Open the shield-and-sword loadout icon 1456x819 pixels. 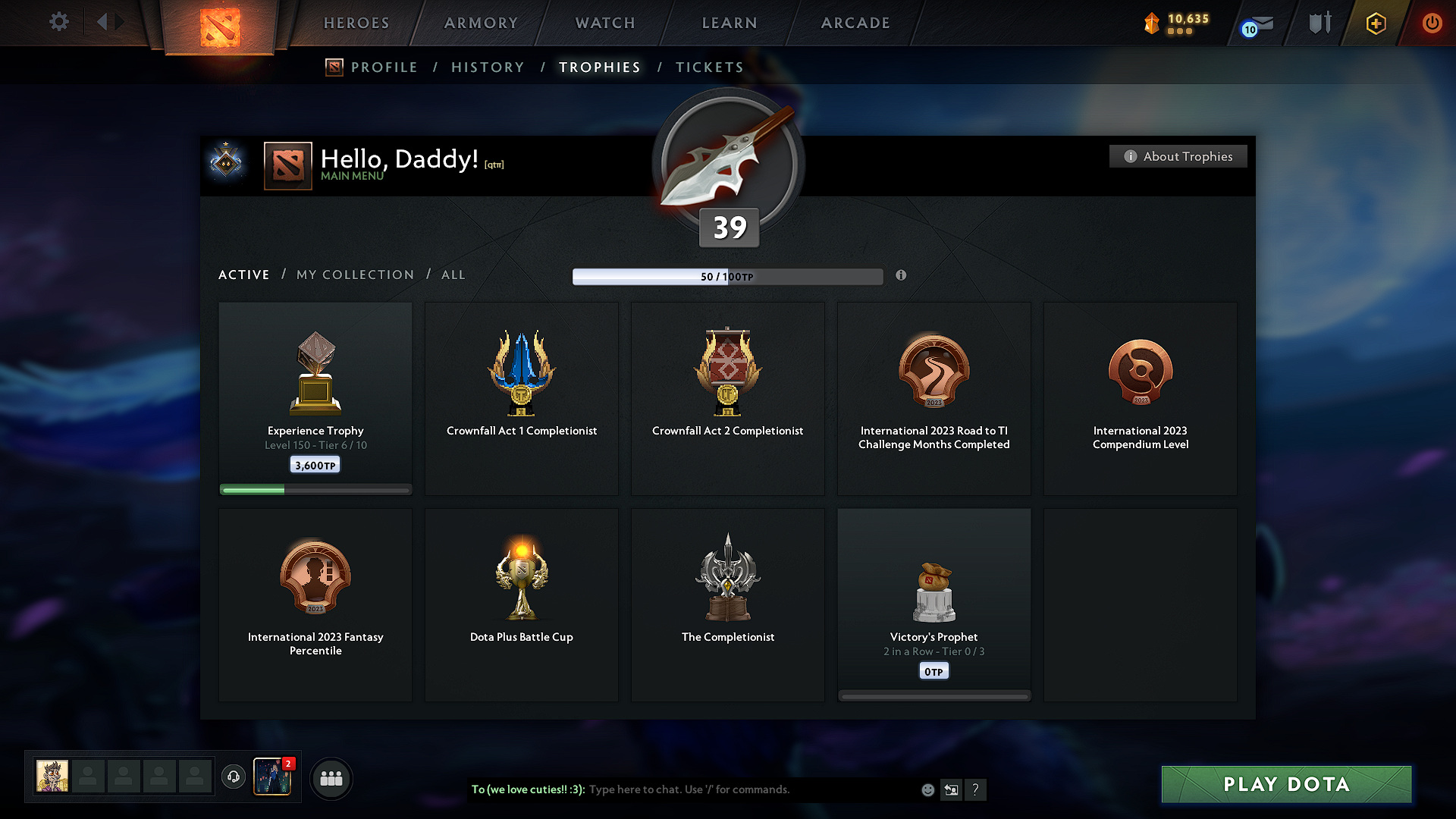tap(1319, 24)
